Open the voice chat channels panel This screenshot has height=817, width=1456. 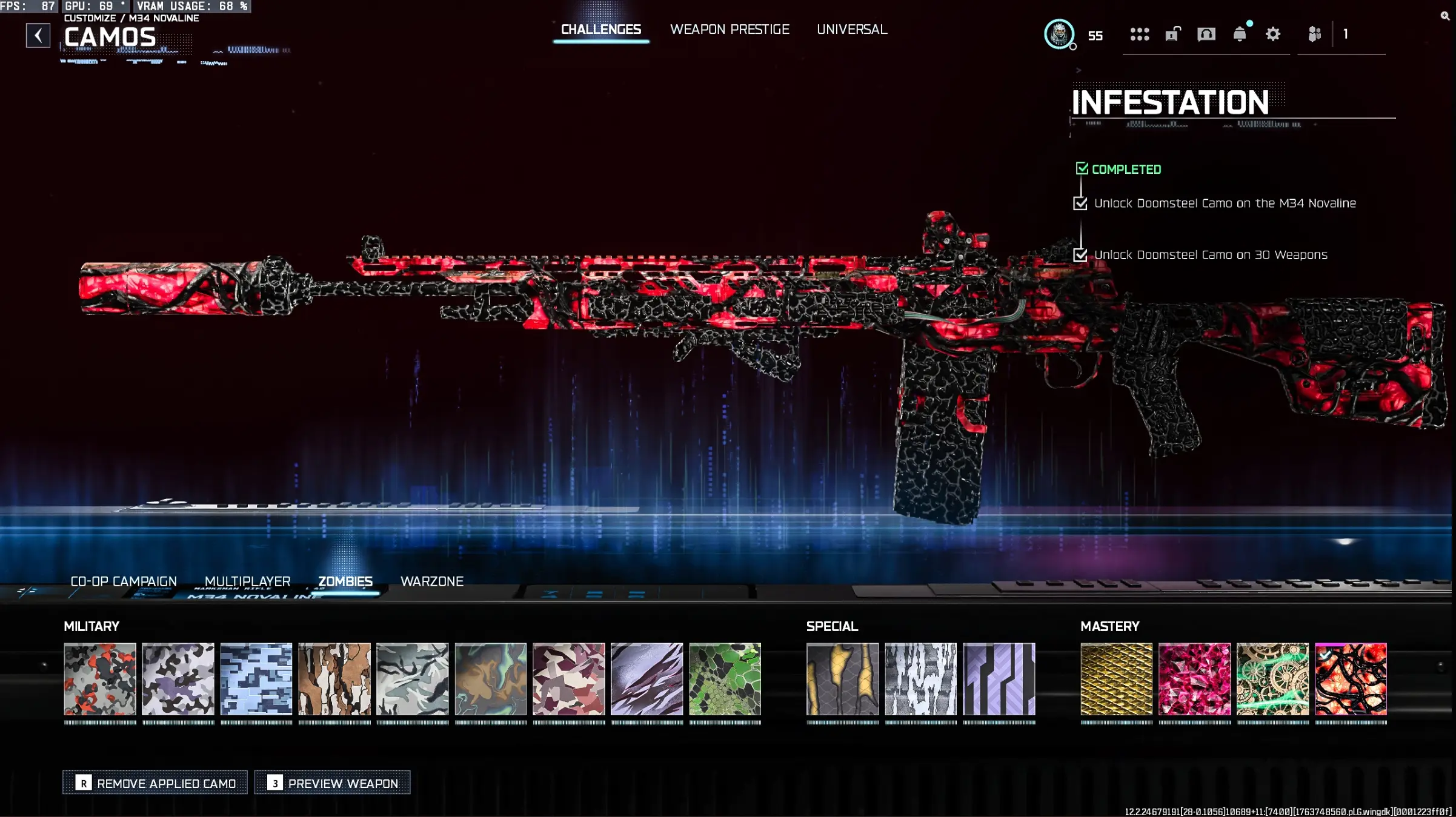1206,35
